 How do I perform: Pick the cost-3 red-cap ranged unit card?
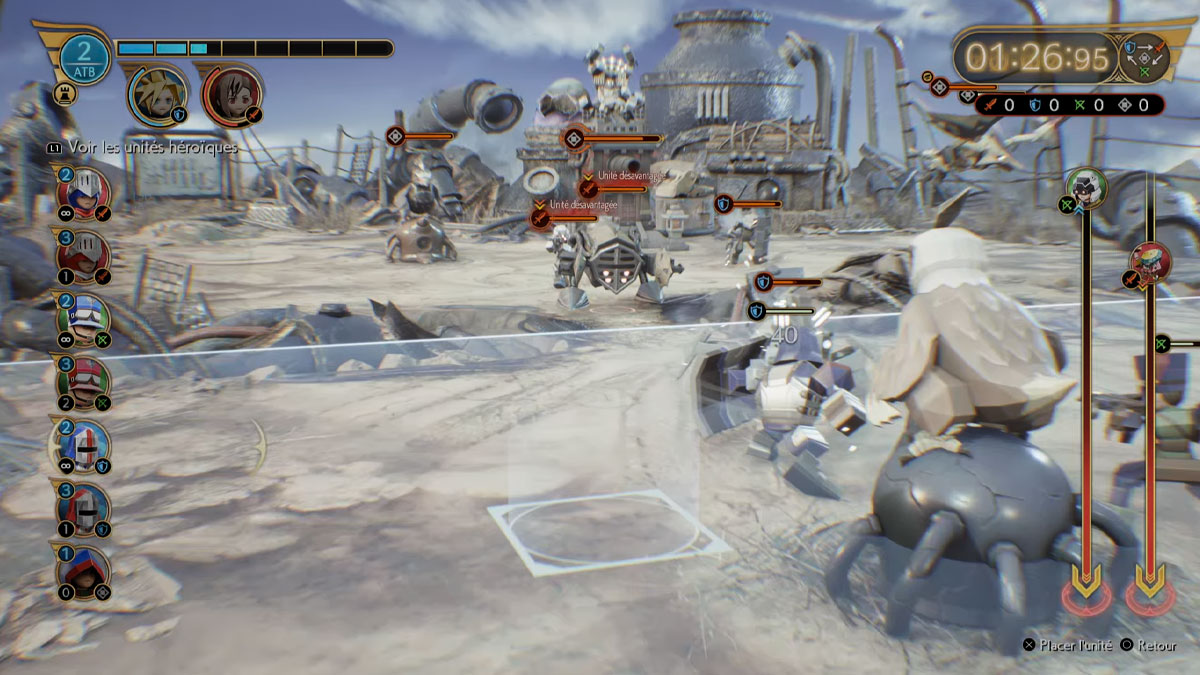point(85,383)
